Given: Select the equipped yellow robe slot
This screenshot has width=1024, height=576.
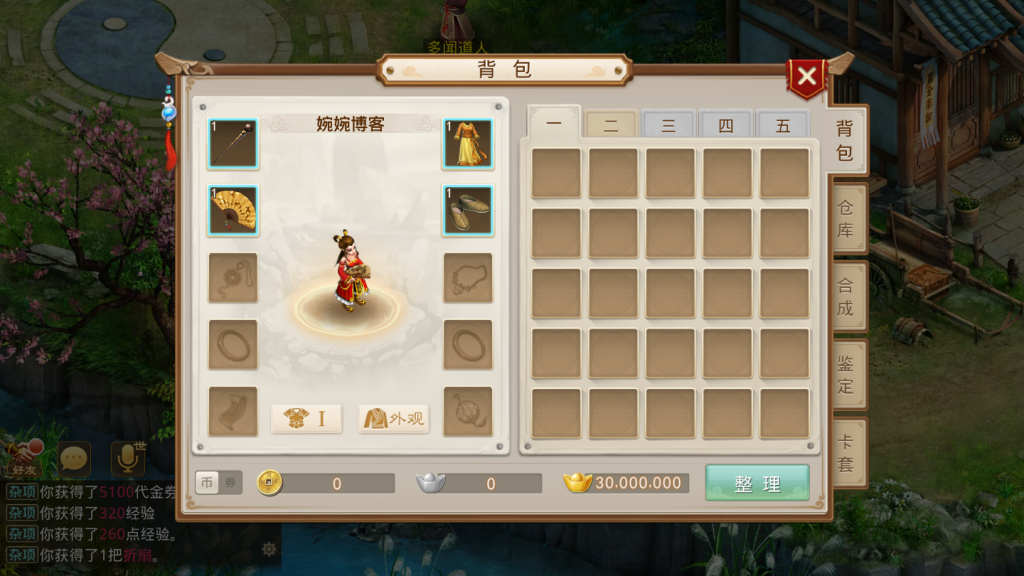Looking at the screenshot, I should 468,144.
